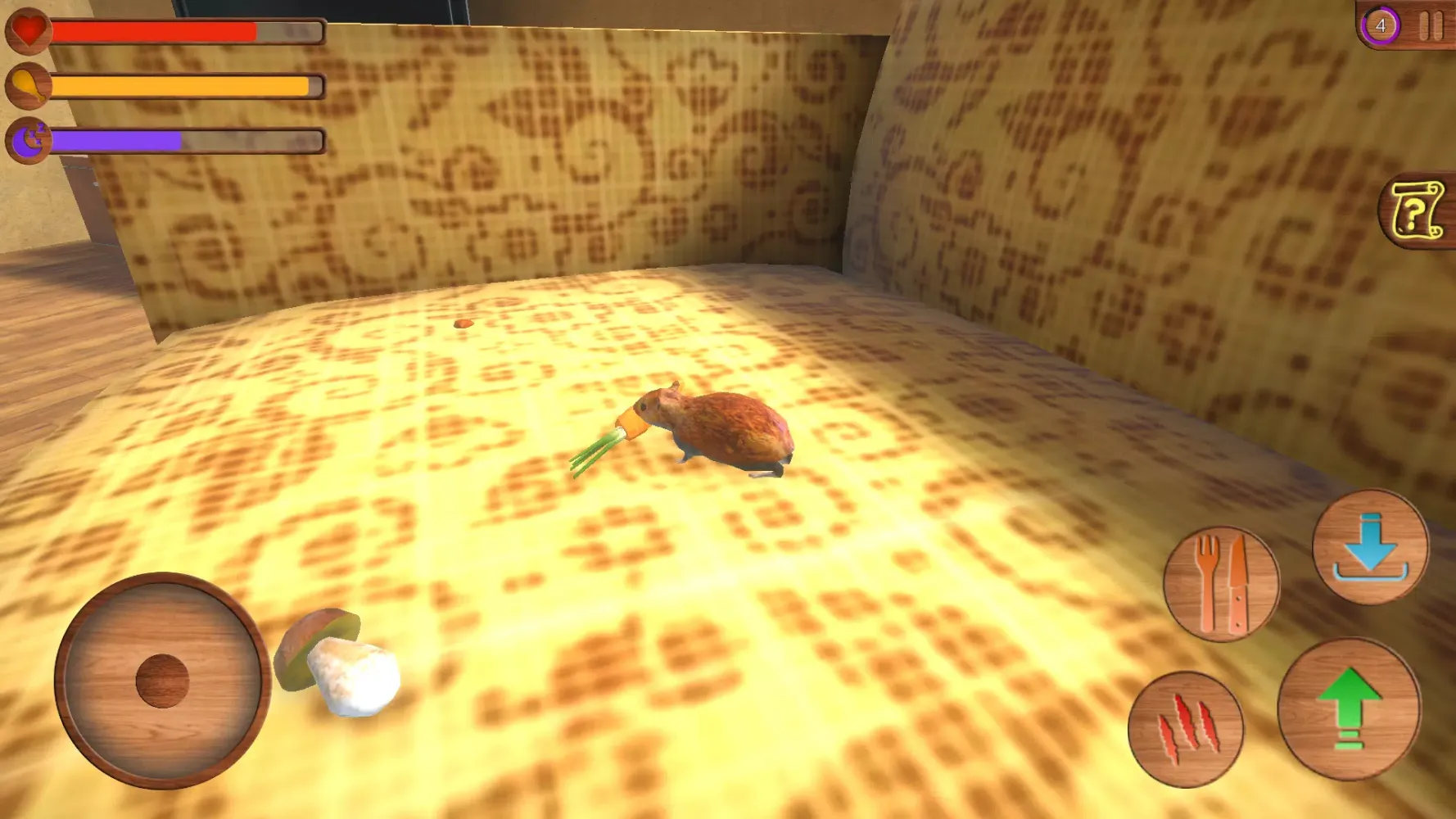Tap the drumstick hunger icon
This screenshot has height=819, width=1456.
27,84
